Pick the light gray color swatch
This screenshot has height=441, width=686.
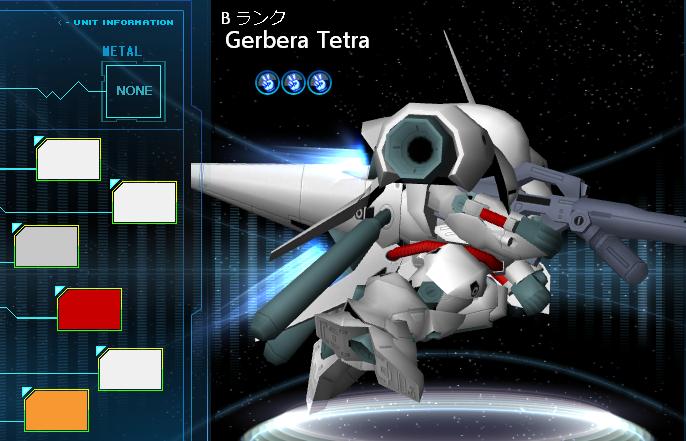(x=46, y=246)
